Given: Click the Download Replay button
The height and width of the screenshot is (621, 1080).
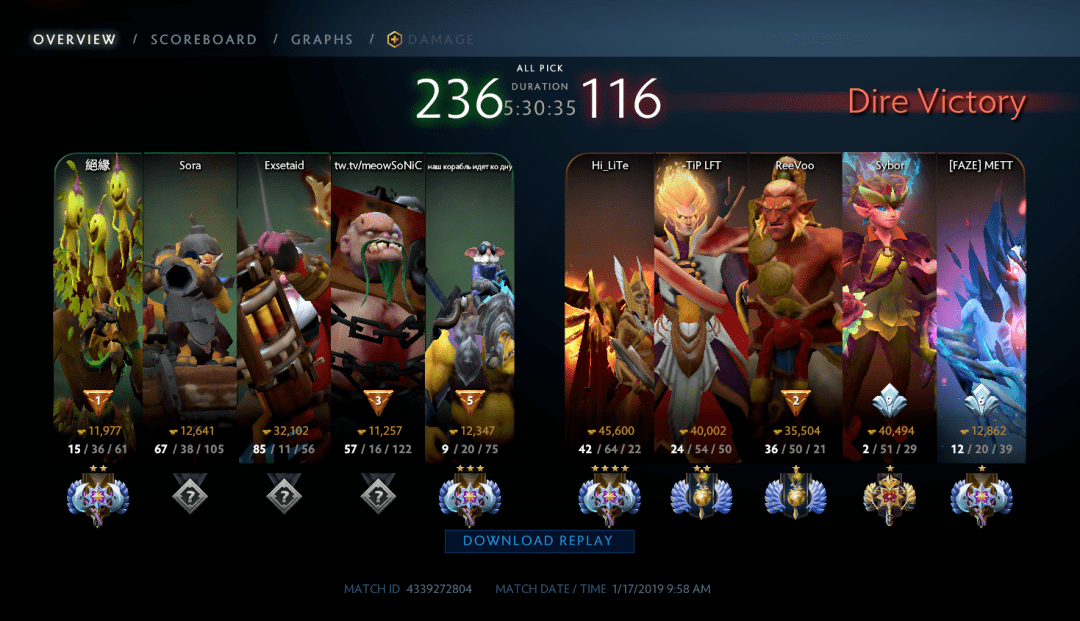Looking at the screenshot, I should 539,541.
